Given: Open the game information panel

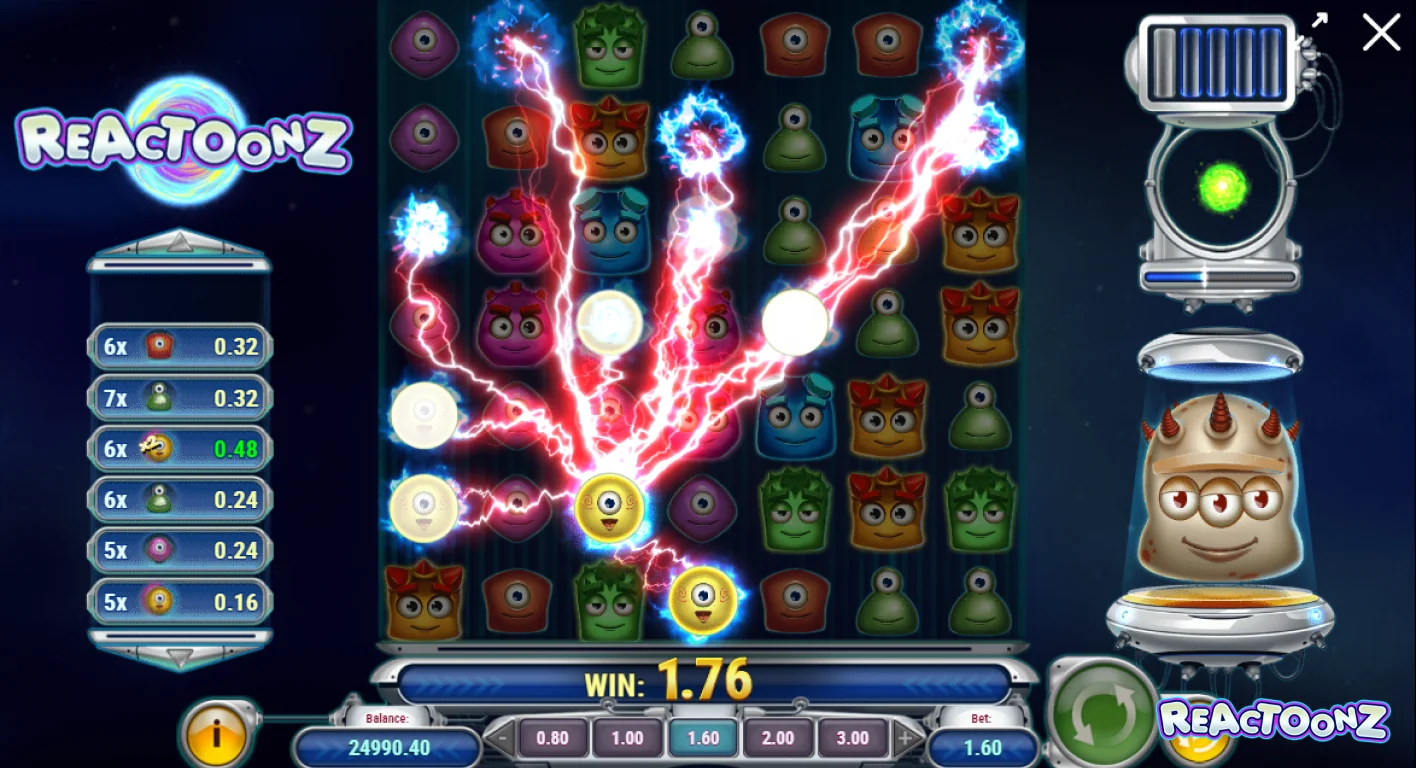Looking at the screenshot, I should point(218,737).
